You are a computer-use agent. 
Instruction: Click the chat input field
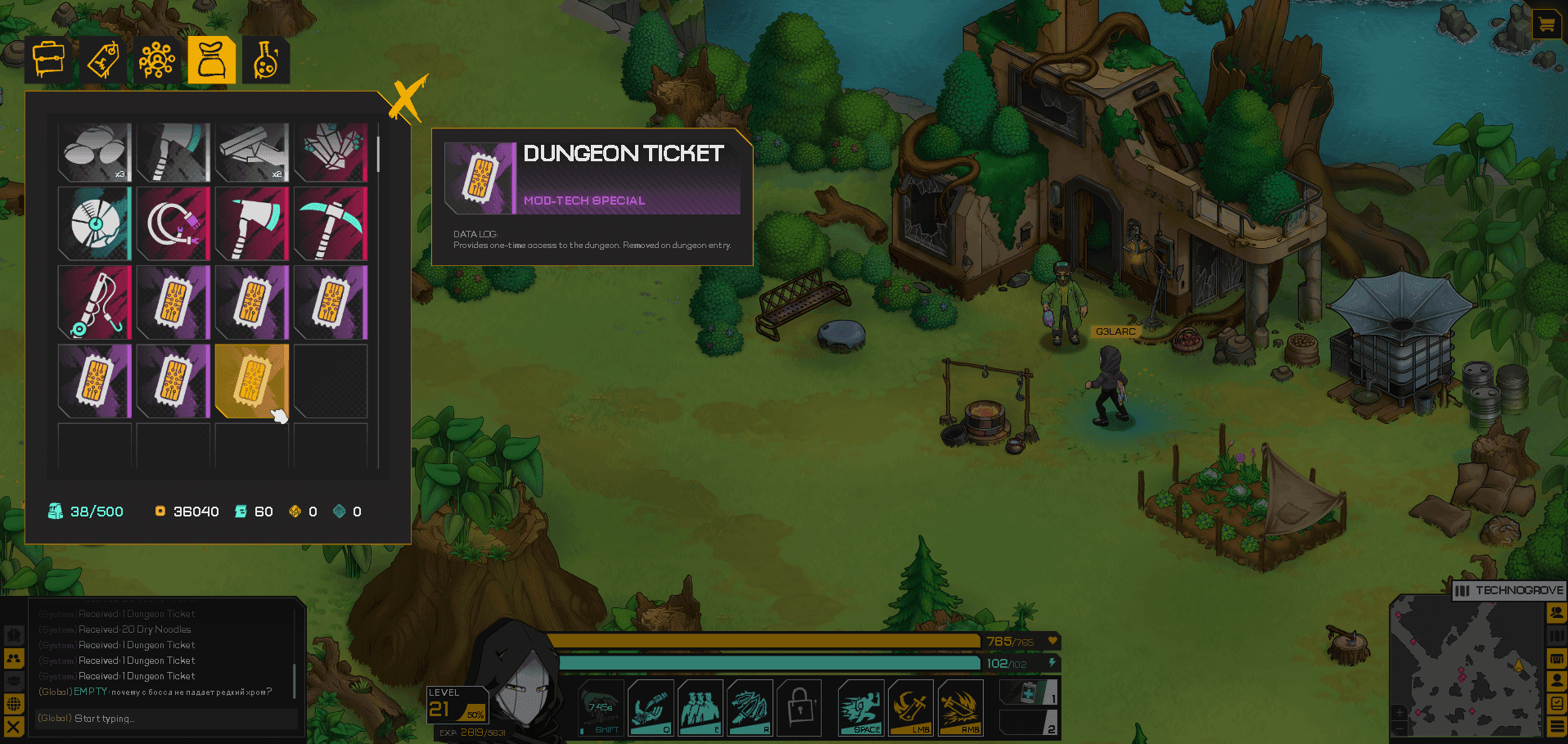[x=164, y=719]
